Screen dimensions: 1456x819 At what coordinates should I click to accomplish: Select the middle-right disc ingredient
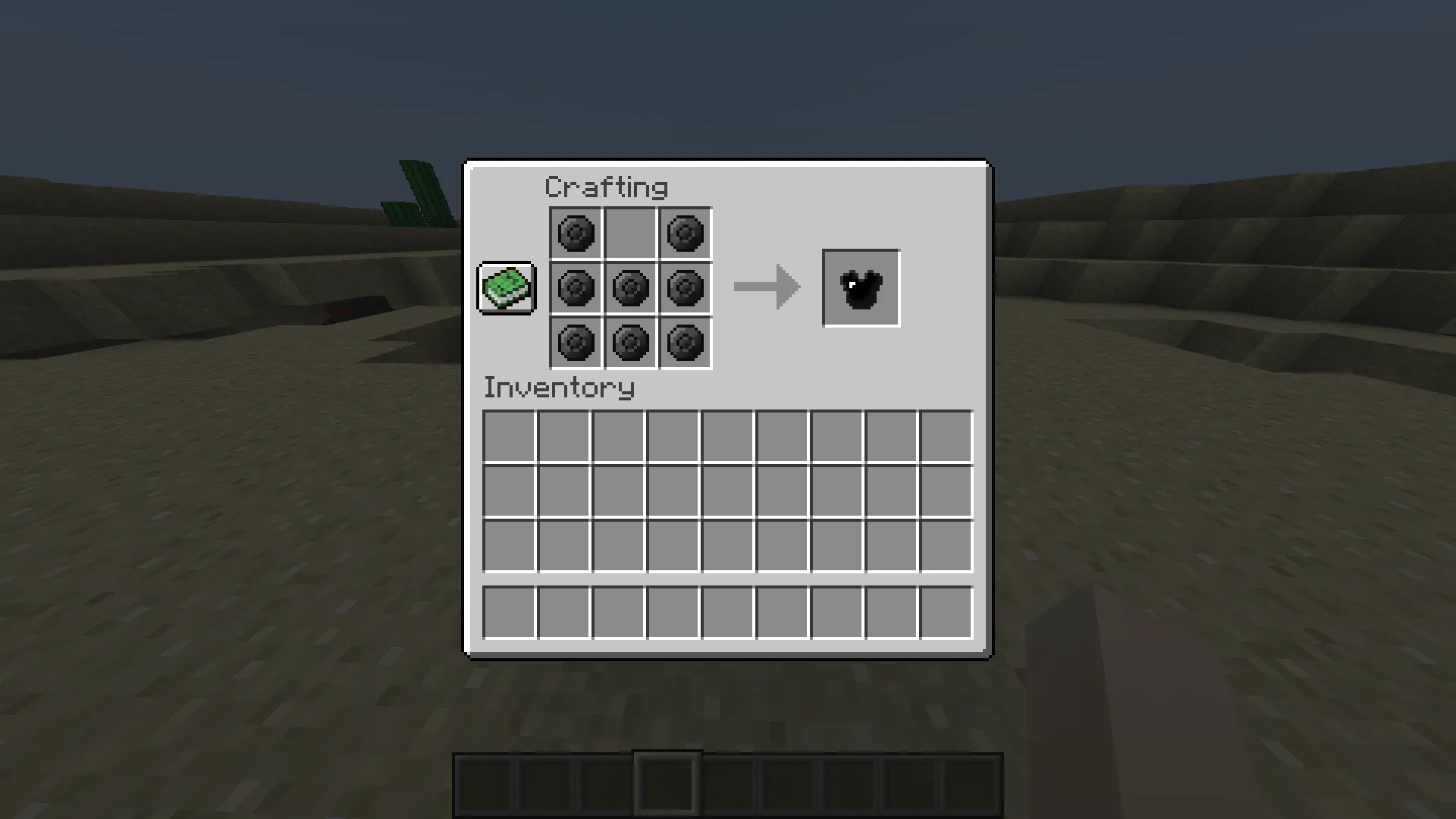[686, 288]
